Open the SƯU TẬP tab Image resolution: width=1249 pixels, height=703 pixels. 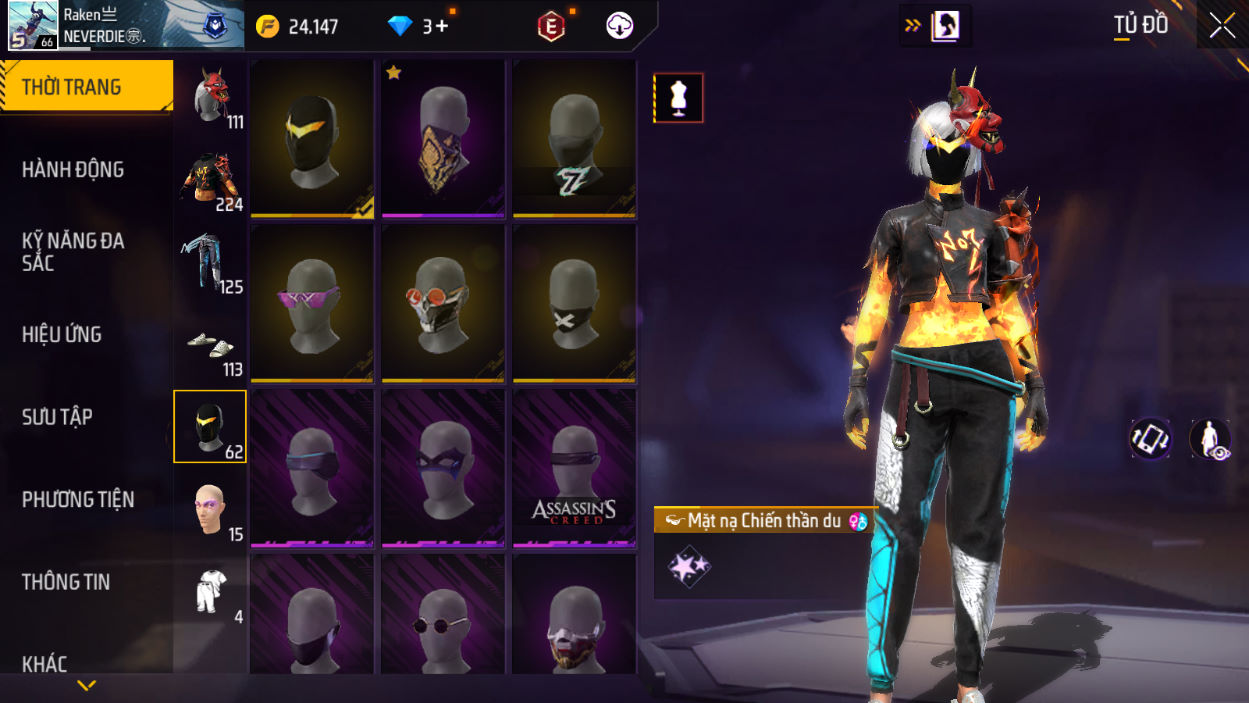pos(57,417)
